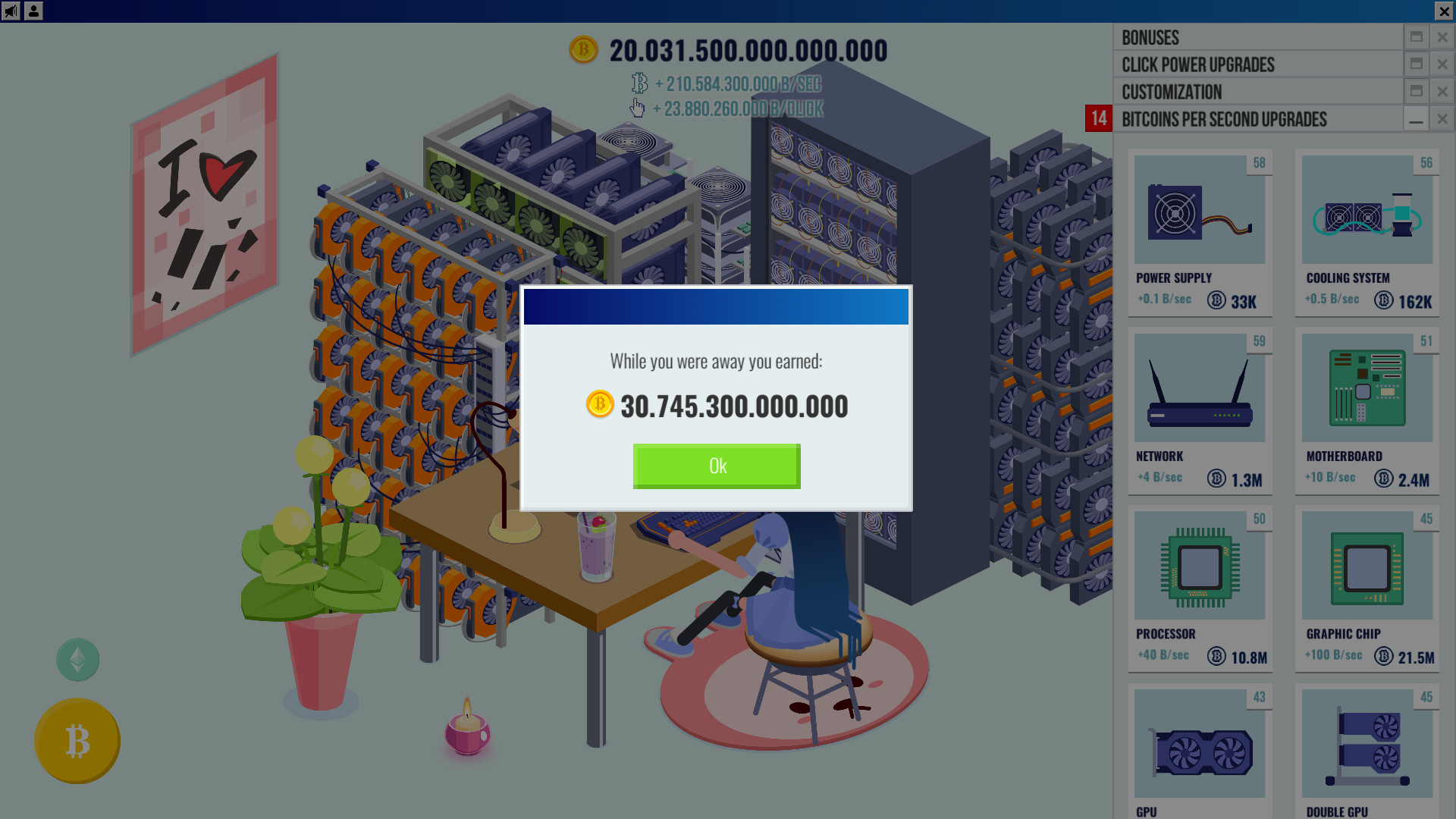Switch to the Ethereum currency icon
This screenshot has height=819, width=1456.
[x=77, y=659]
